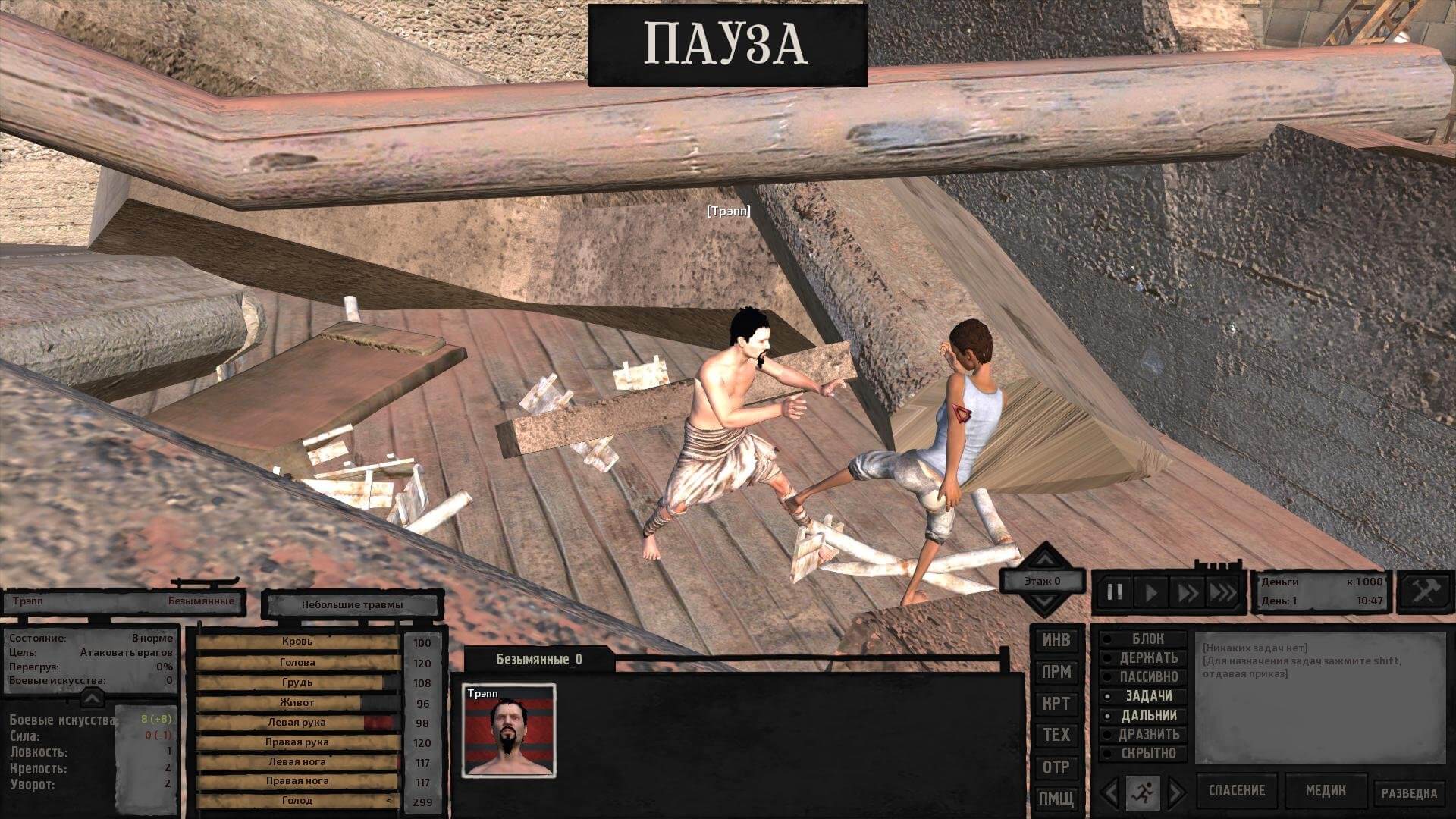Select Трэпп's character portrait
1456x819 pixels.
click(x=509, y=731)
